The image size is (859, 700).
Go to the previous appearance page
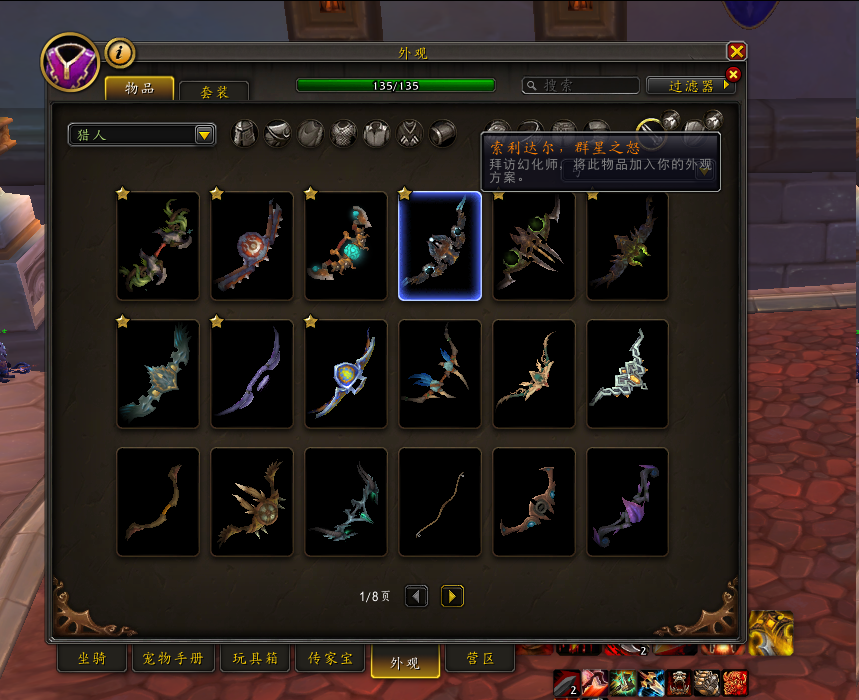click(x=417, y=596)
